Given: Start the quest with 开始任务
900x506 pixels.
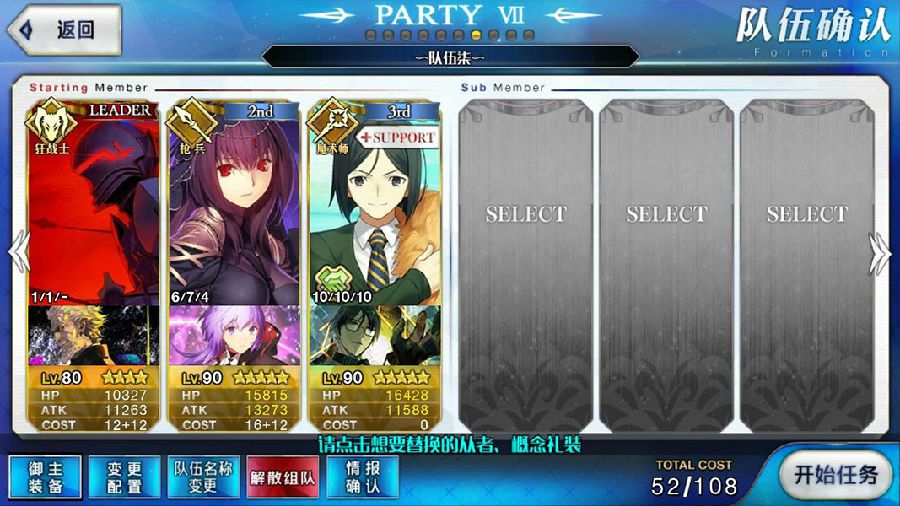Looking at the screenshot, I should pos(833,474).
